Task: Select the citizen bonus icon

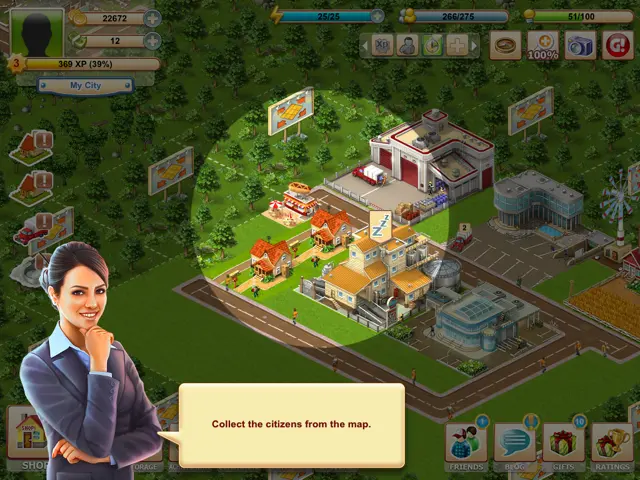Action: 407,45
